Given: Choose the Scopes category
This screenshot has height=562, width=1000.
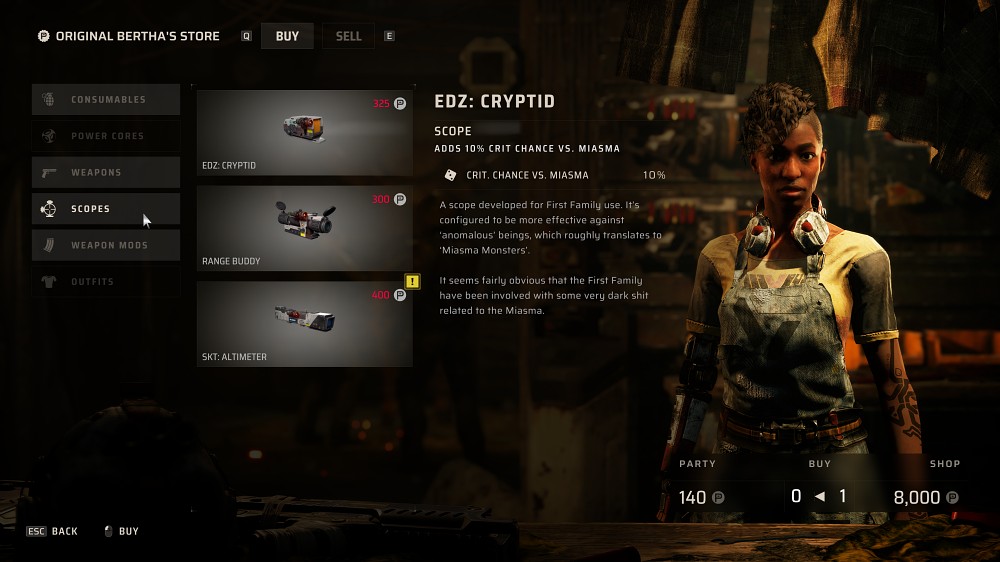Looking at the screenshot, I should point(106,209).
